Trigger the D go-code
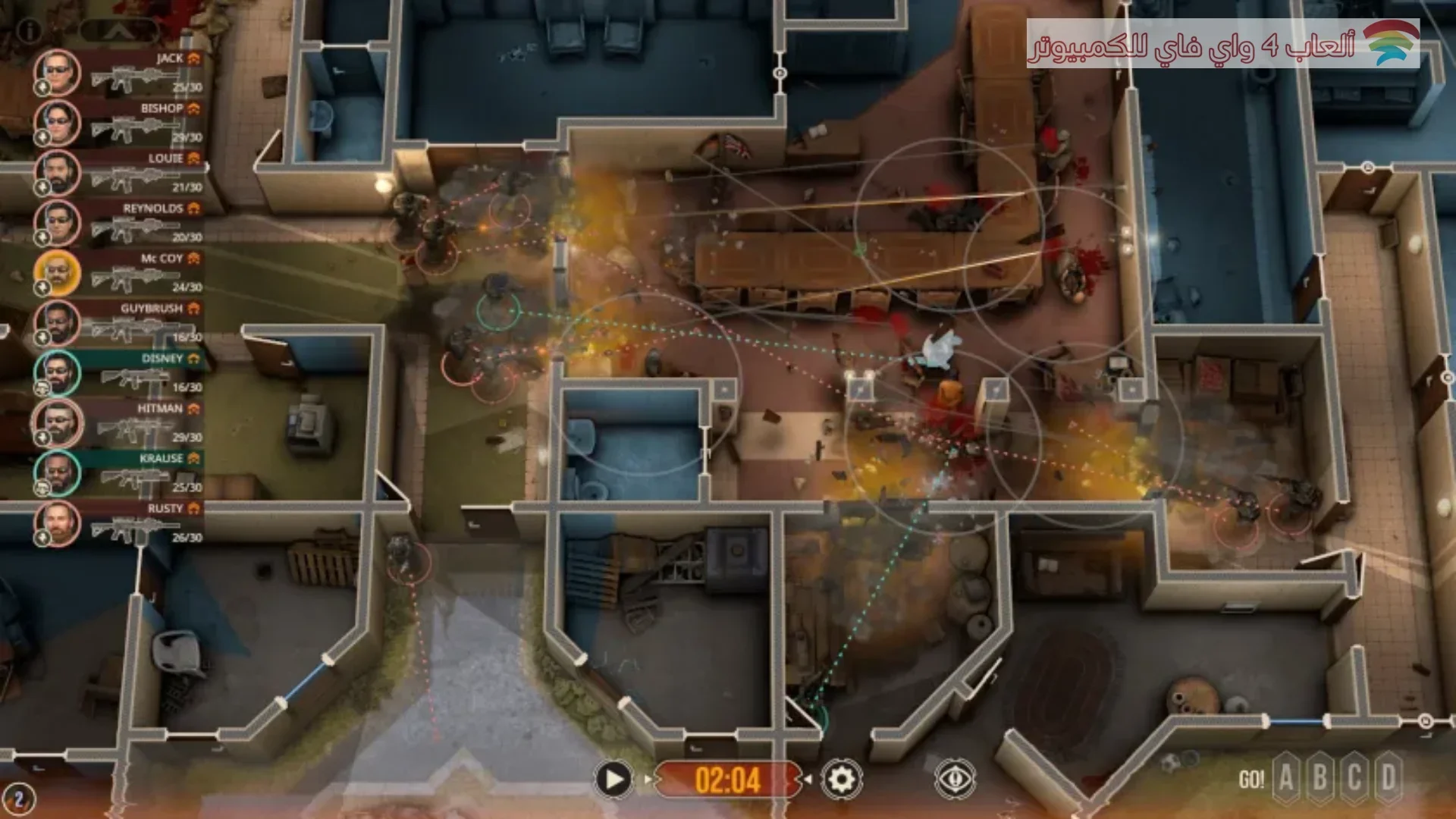This screenshot has width=1456, height=819. click(x=1389, y=778)
